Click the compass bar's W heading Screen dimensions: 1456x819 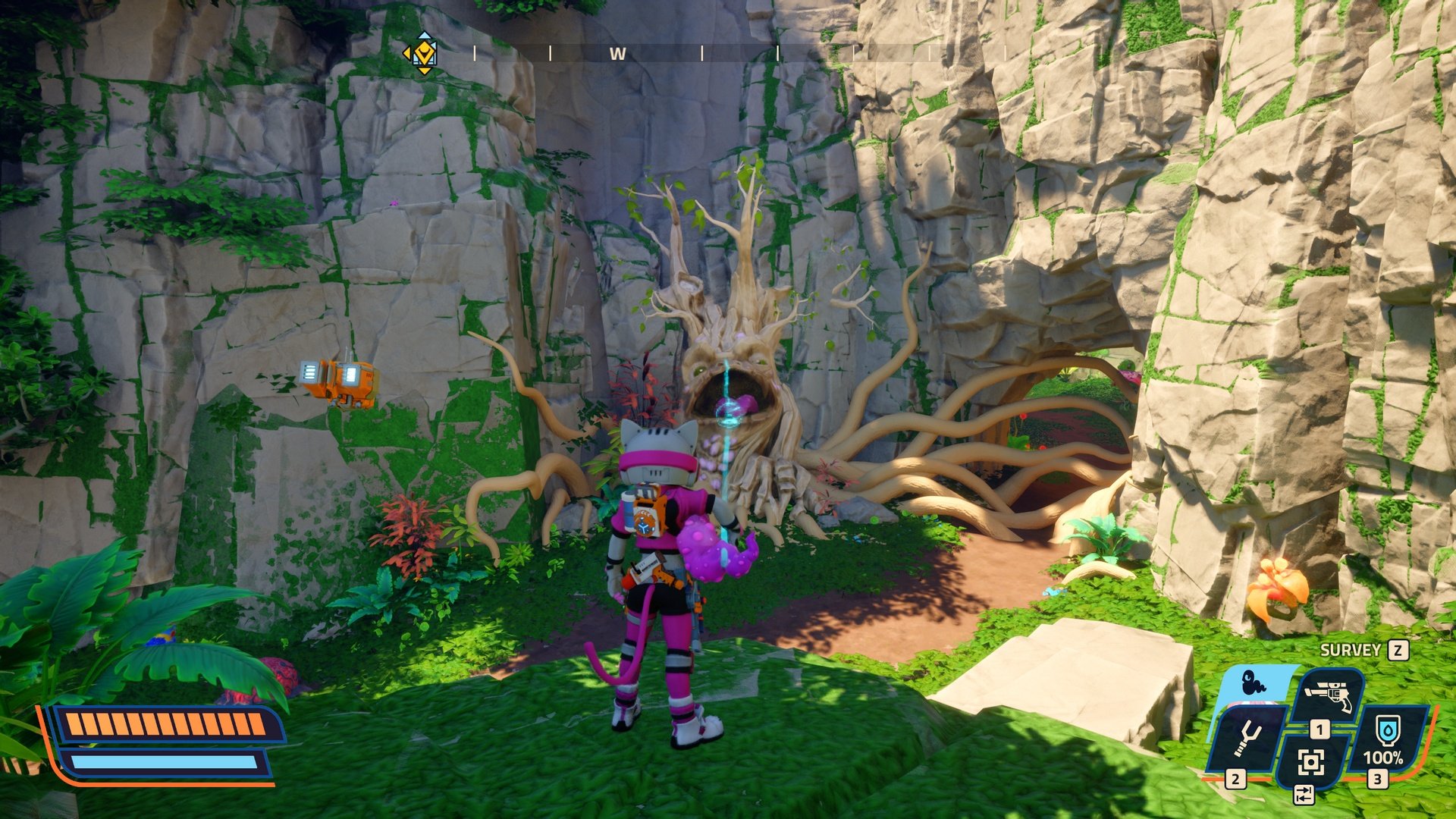click(617, 54)
